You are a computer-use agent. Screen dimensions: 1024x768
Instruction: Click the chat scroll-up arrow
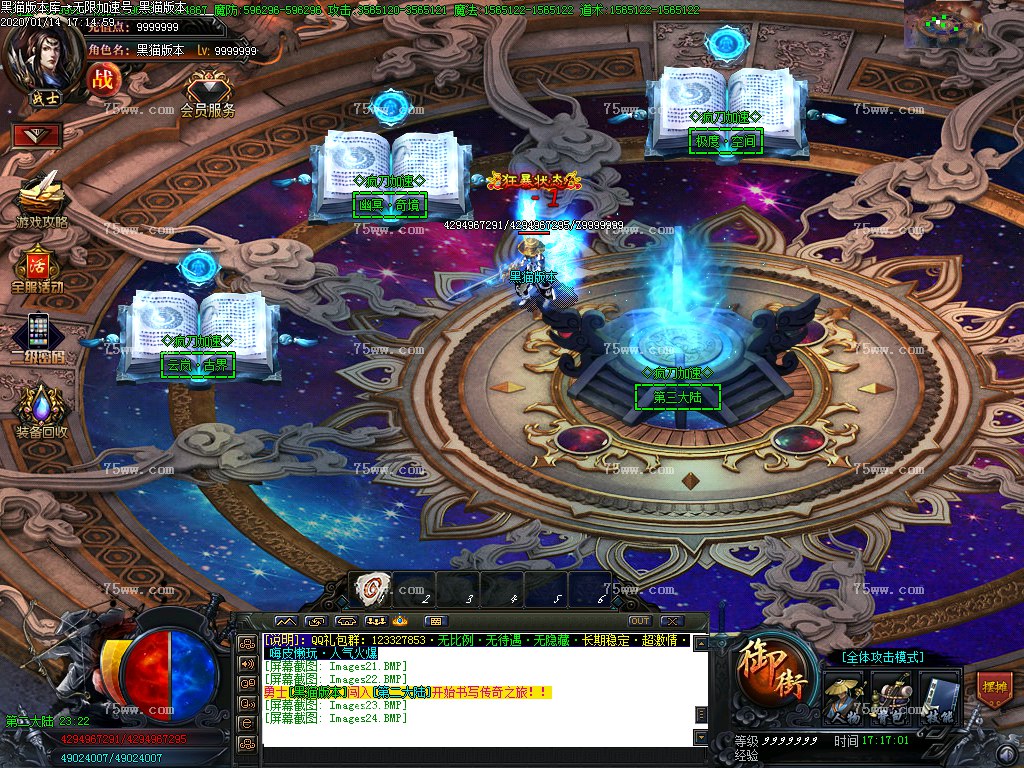tap(701, 642)
